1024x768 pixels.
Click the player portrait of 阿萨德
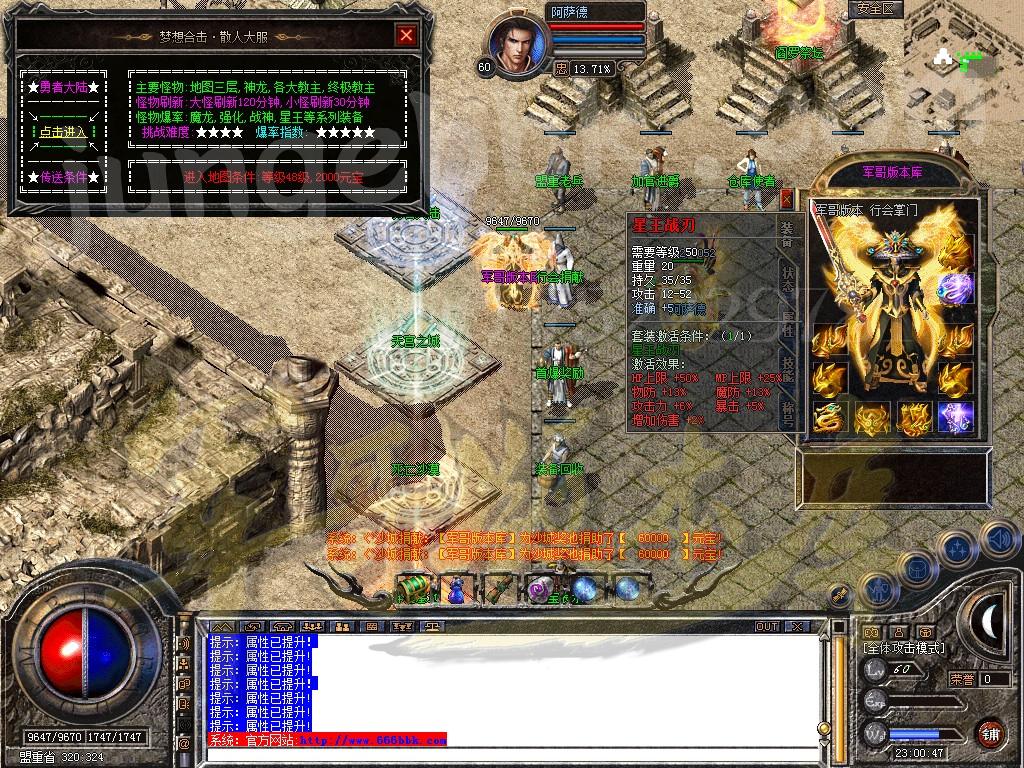click(518, 44)
